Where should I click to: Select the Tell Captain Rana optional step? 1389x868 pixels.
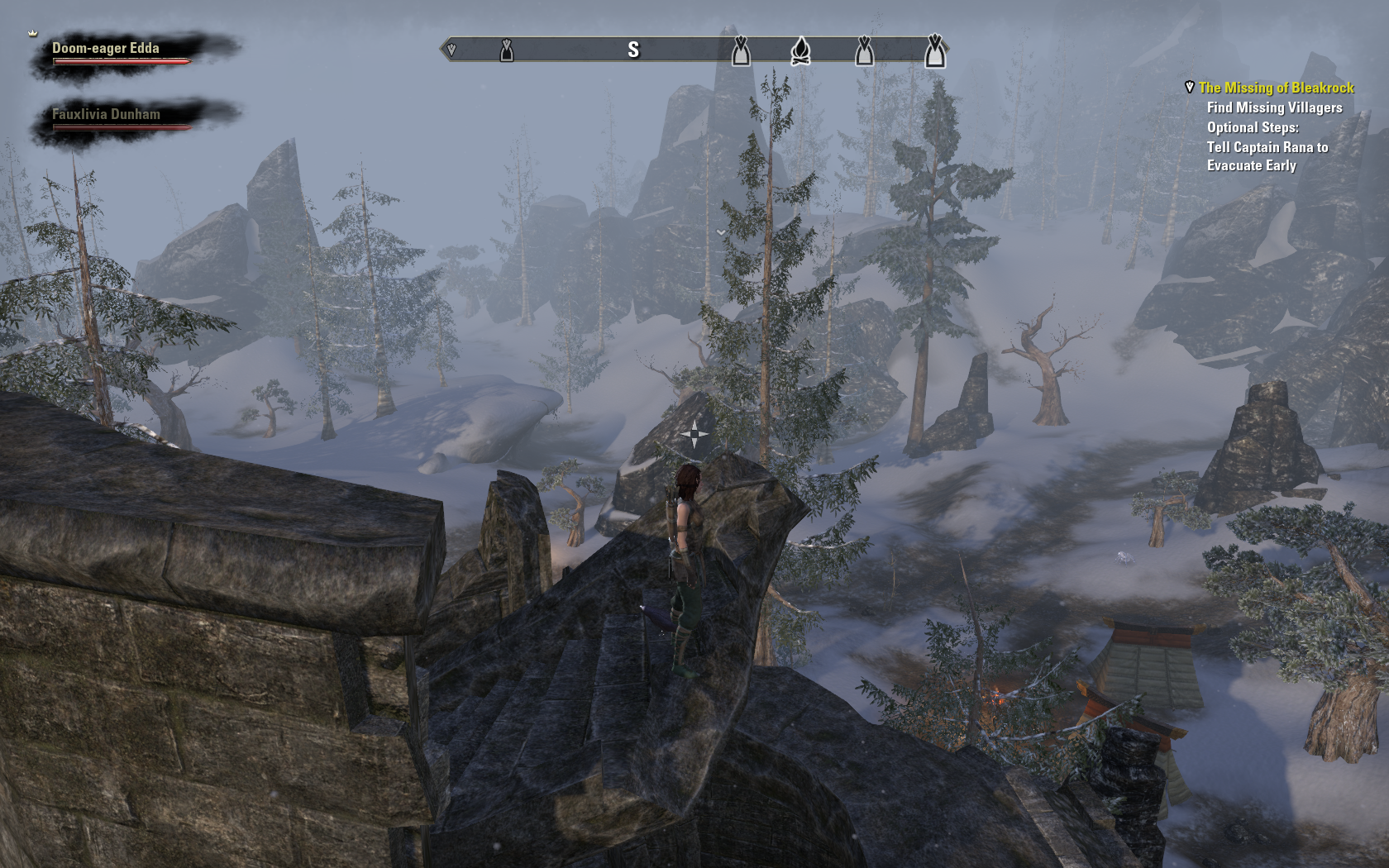tap(1267, 156)
